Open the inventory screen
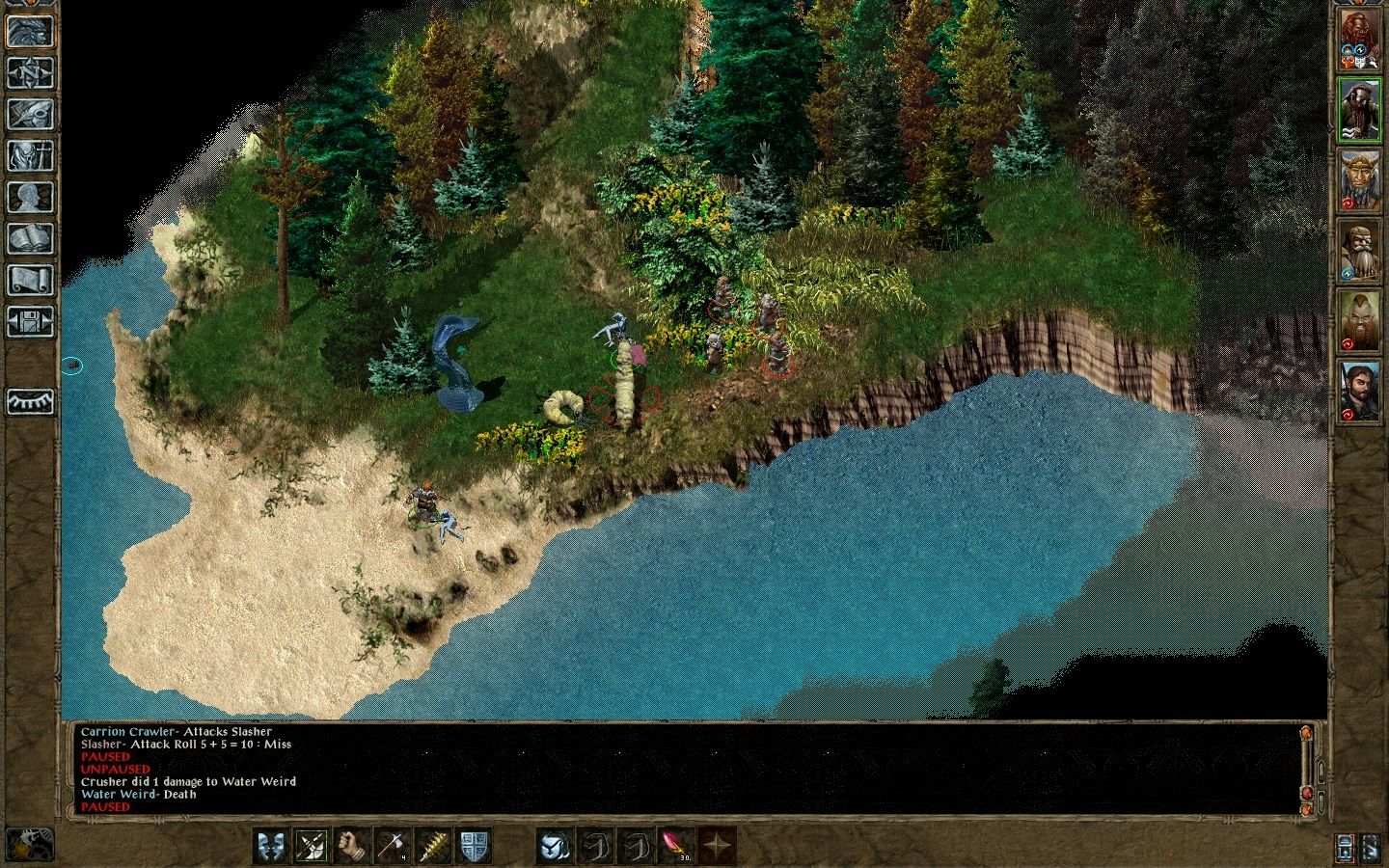 point(30,155)
